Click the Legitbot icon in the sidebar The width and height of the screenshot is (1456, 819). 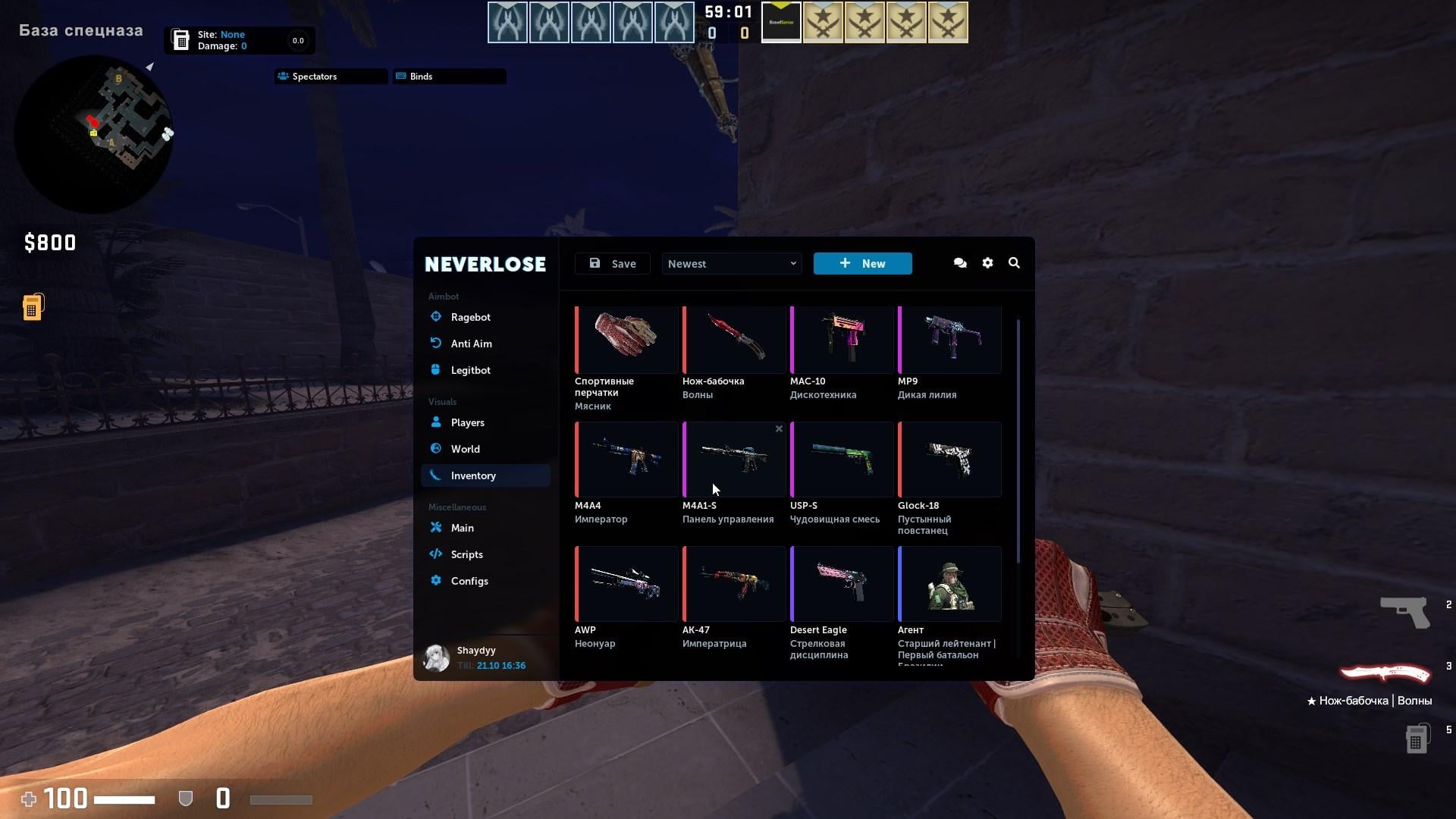coord(436,370)
